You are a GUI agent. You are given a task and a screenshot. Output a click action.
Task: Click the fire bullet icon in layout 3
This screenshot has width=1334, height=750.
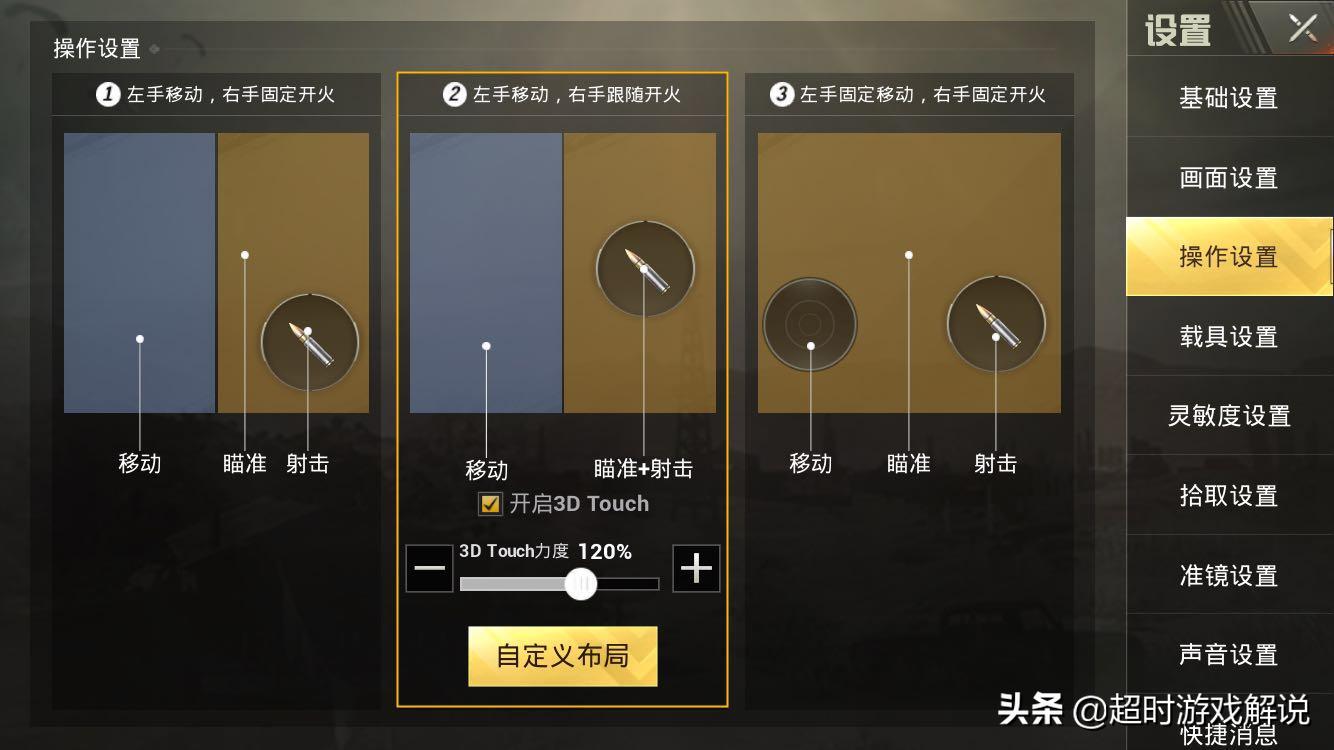coord(995,323)
